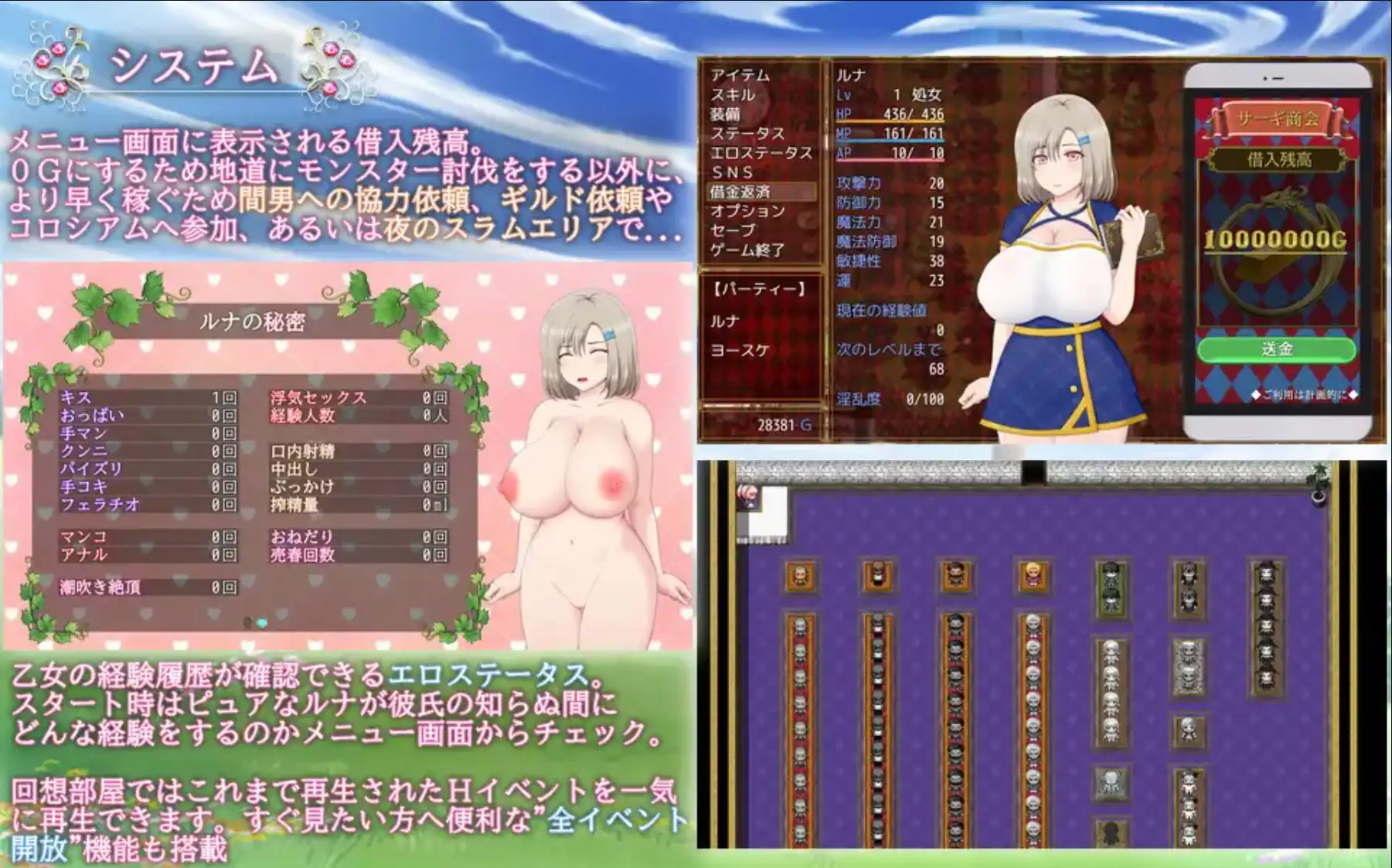Select ヨースケ in the party list
The width and height of the screenshot is (1392, 868).
tap(739, 349)
